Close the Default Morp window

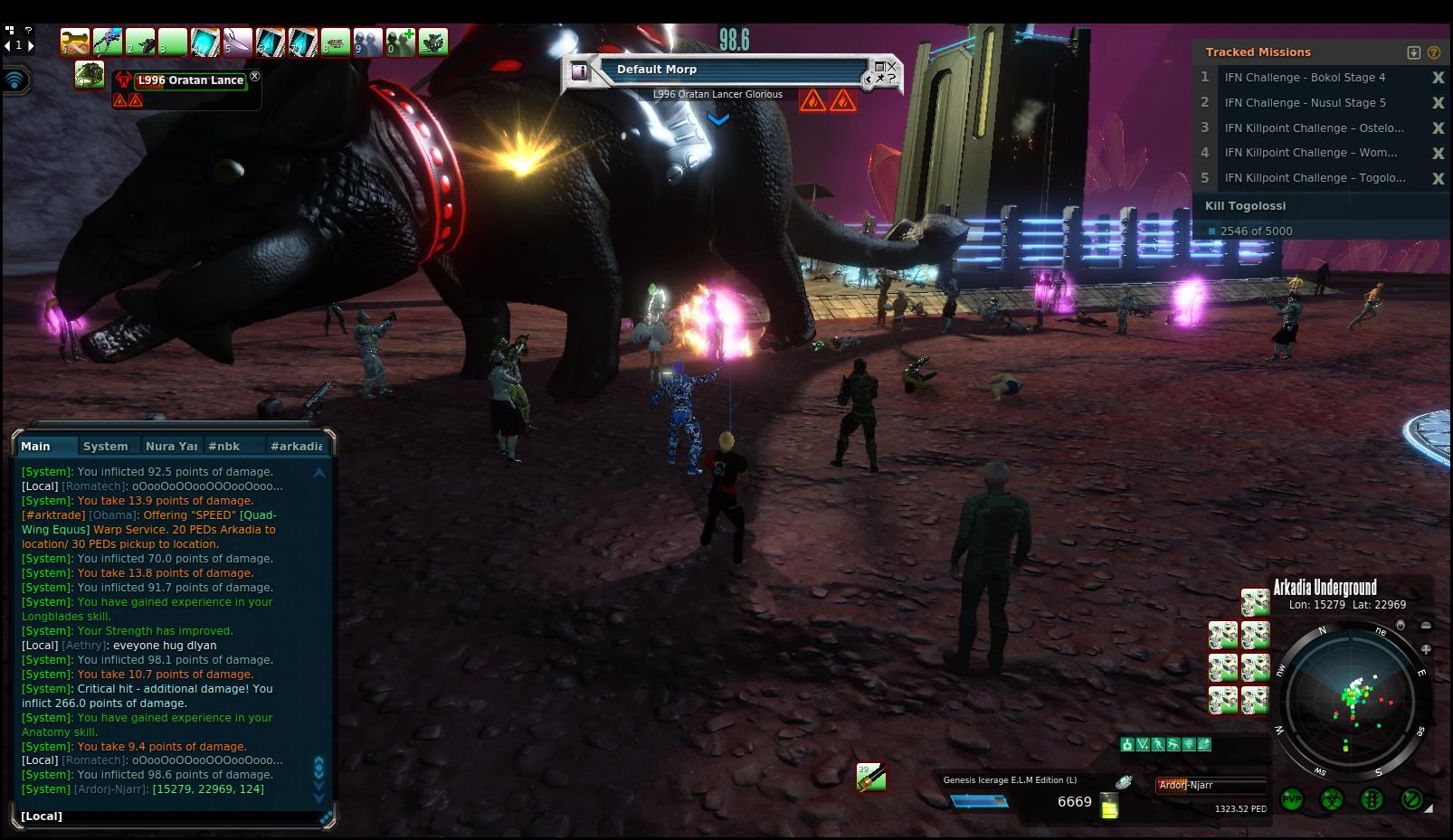891,66
